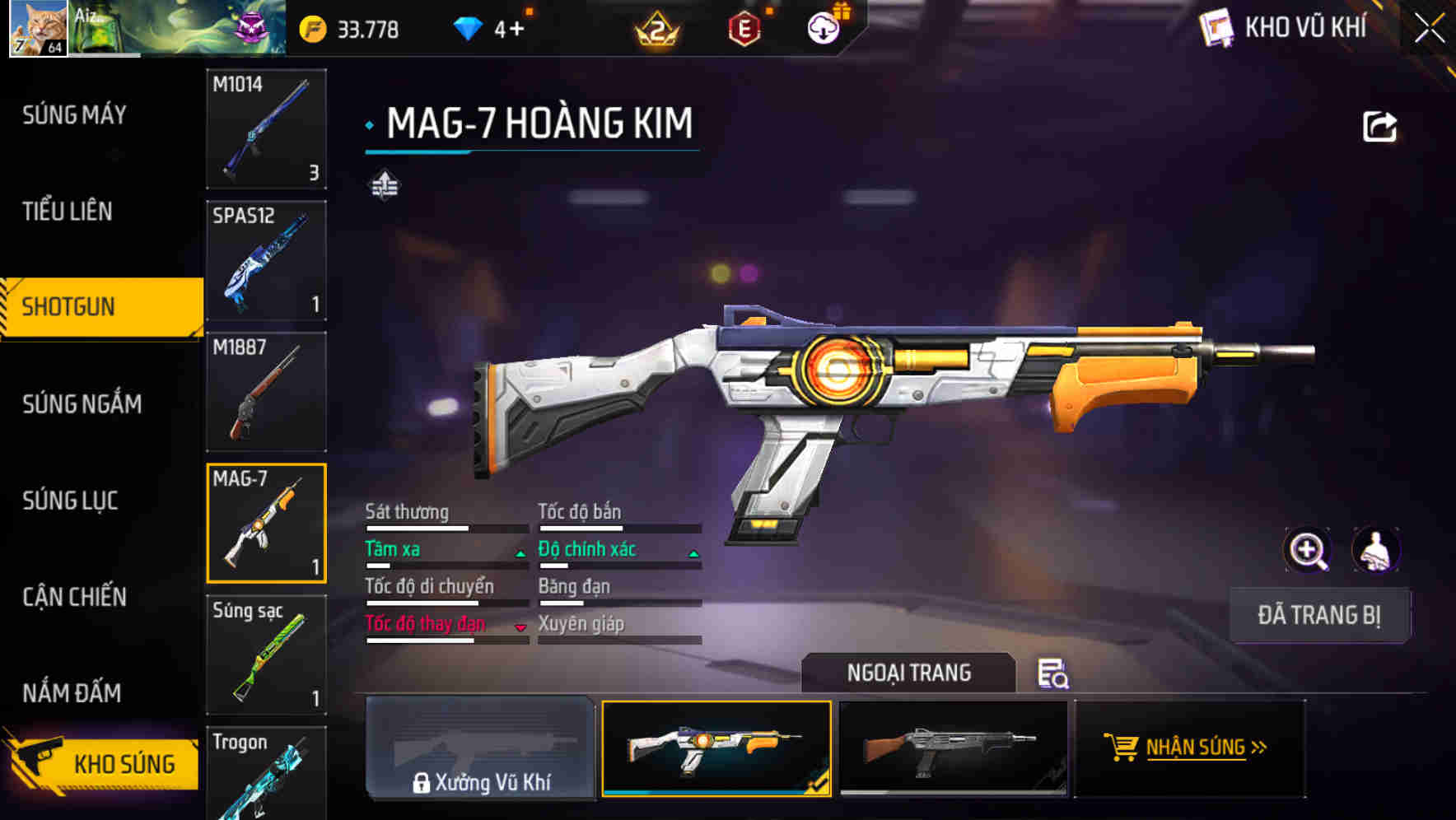Screen dimensions: 1456x820
Task: Switch to the NẮM ĐẤM category
Action: point(72,692)
